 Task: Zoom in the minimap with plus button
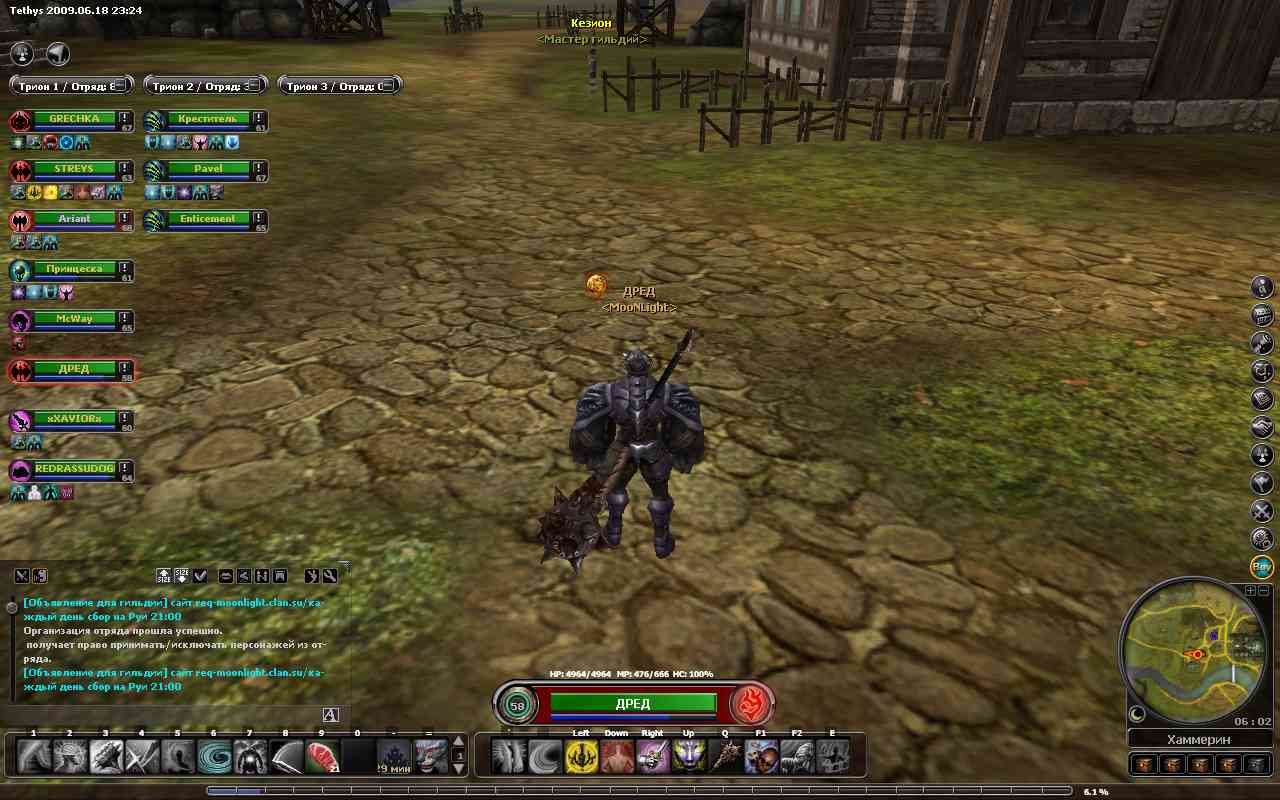(x=1250, y=591)
